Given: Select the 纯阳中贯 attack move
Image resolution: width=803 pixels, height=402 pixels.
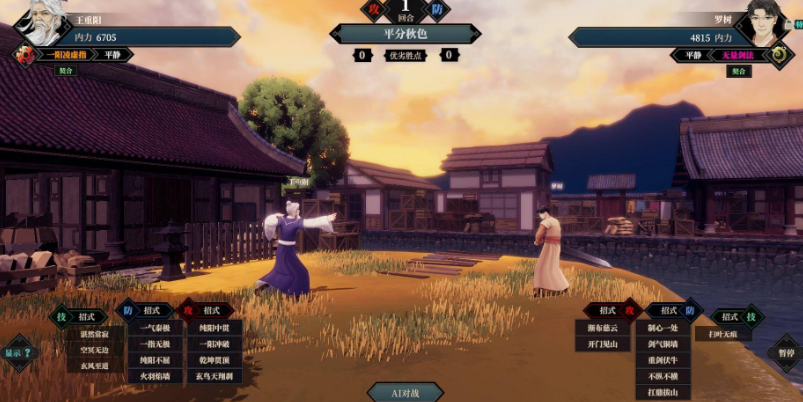Looking at the screenshot, I should pyautogui.click(x=214, y=327).
